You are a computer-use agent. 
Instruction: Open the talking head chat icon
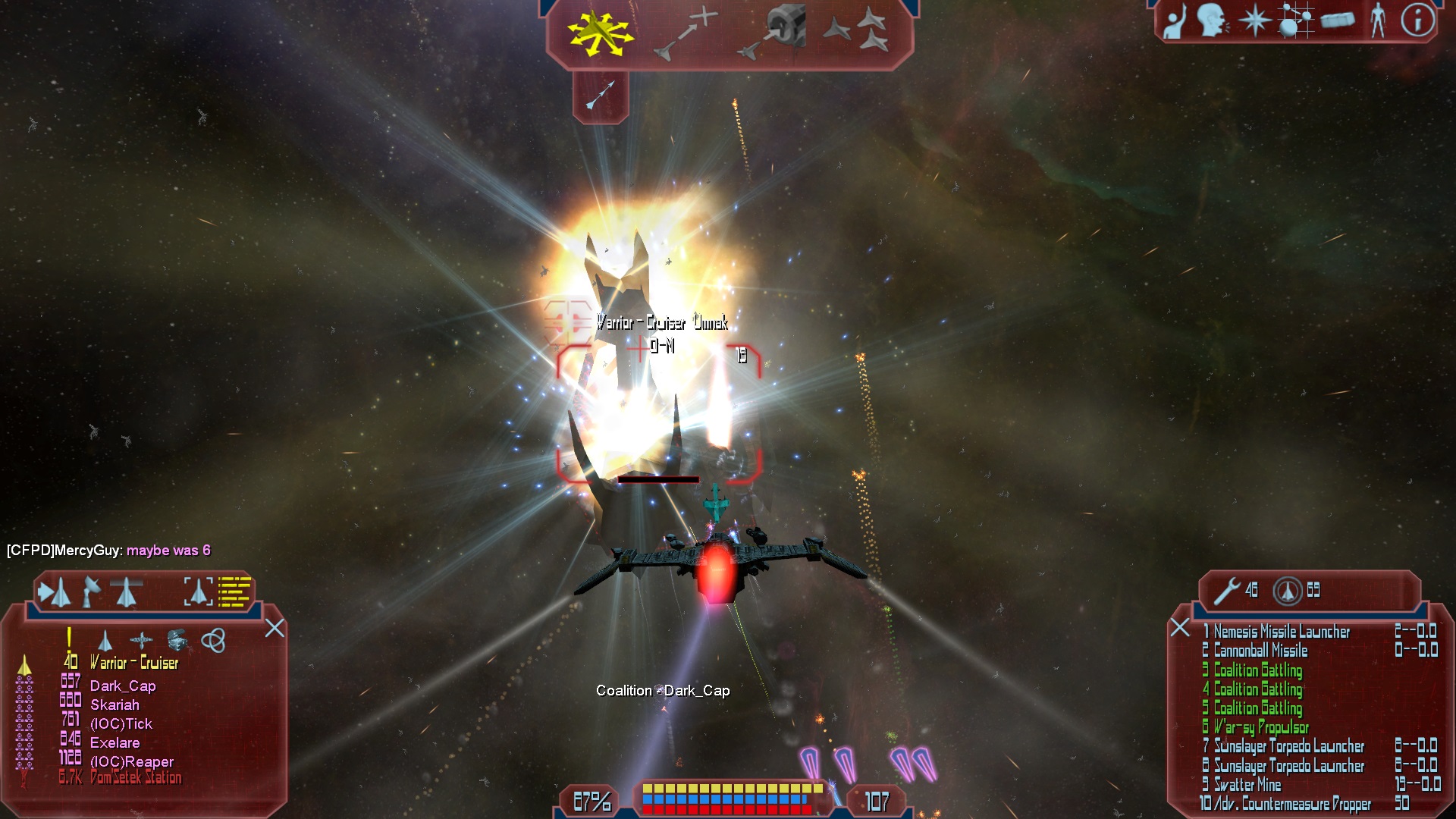coord(1212,21)
